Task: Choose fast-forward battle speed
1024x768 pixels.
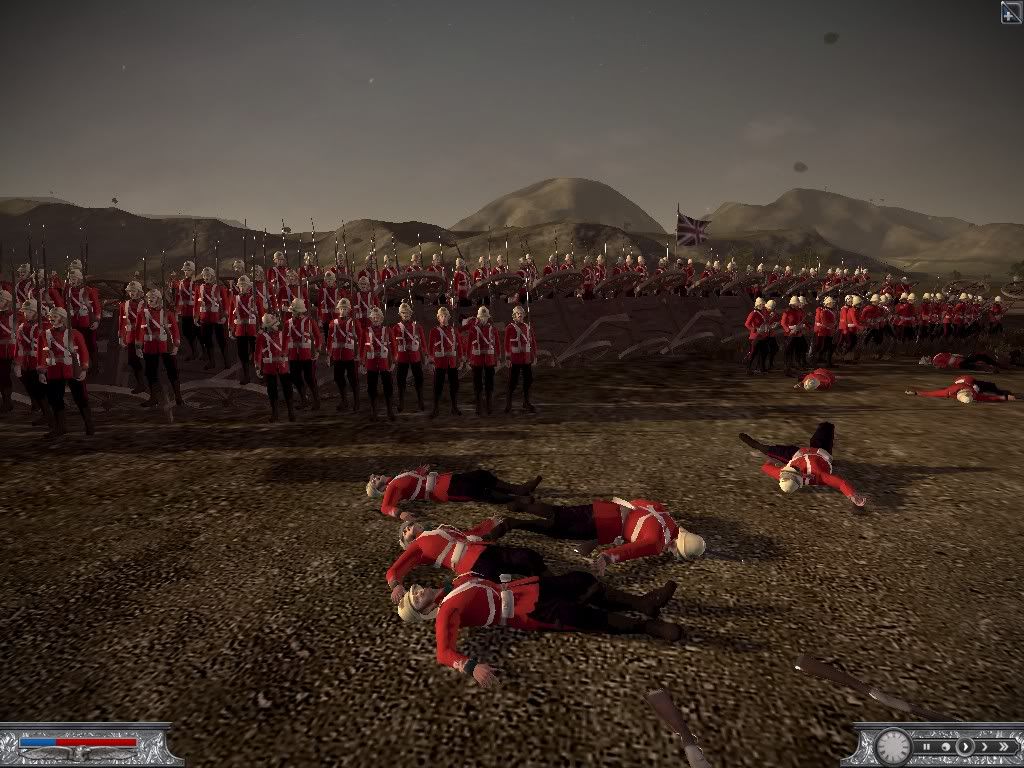Action: click(x=984, y=747)
